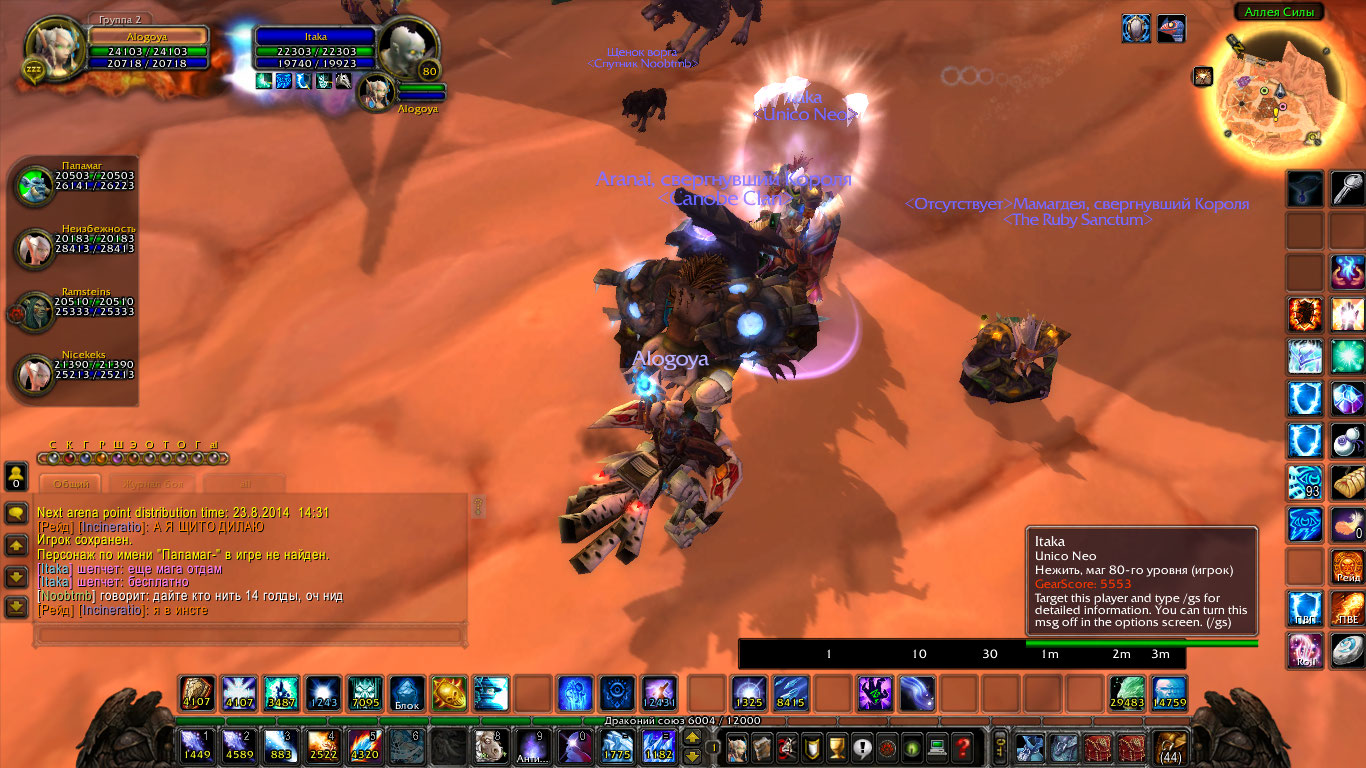The width and height of the screenshot is (1366, 768).
Task: Select party member Nicekeks' portrait
Action: [x=34, y=373]
